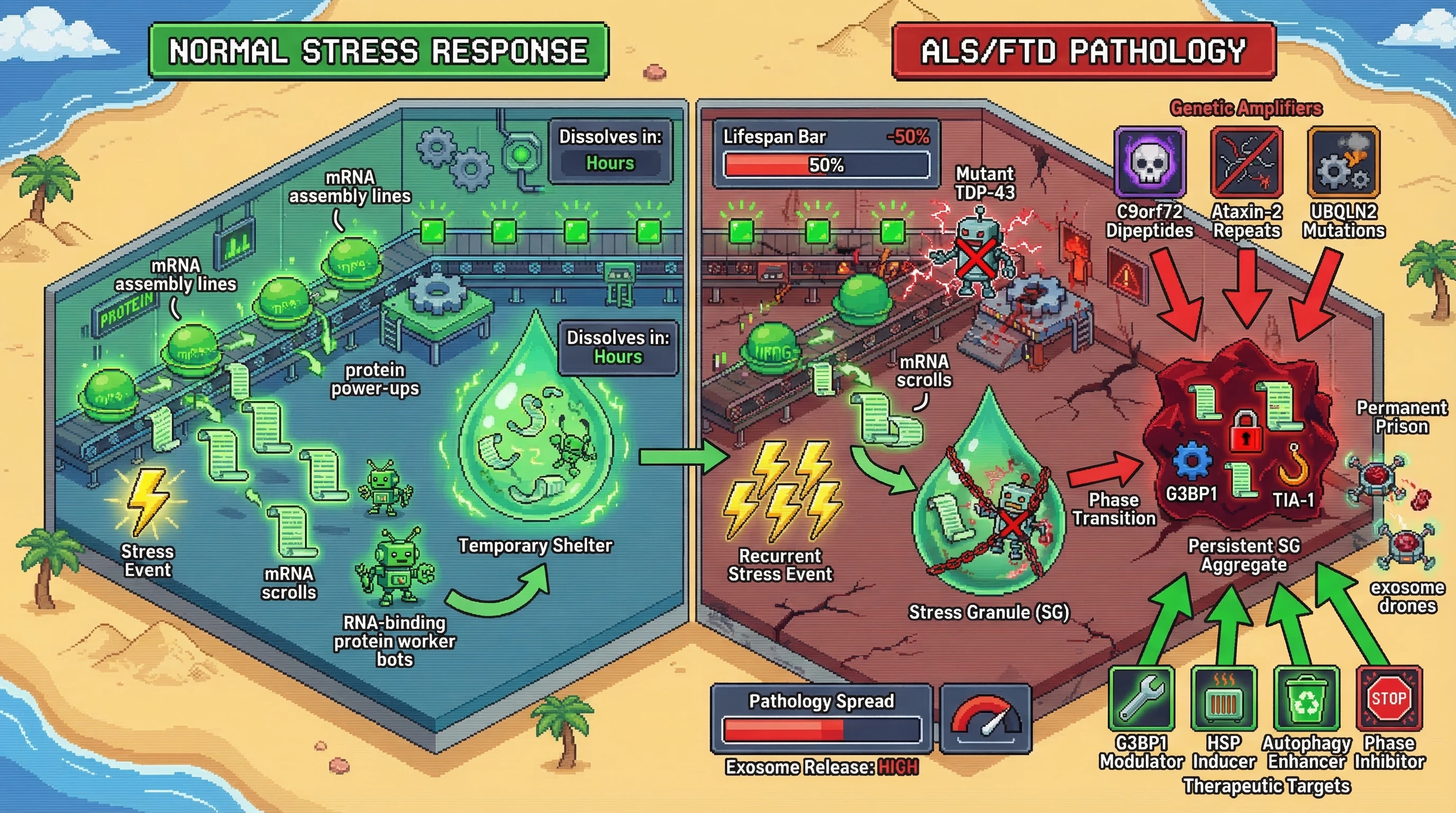Open the Normal Stress Response banner
The height and width of the screenshot is (813, 1456).
(379, 51)
